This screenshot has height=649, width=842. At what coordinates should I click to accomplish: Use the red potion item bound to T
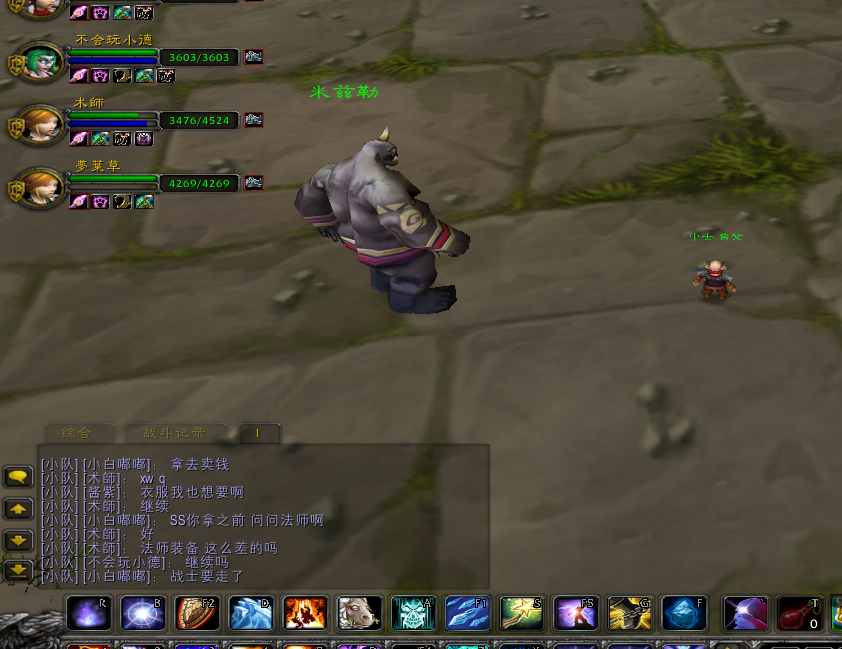click(x=800, y=613)
